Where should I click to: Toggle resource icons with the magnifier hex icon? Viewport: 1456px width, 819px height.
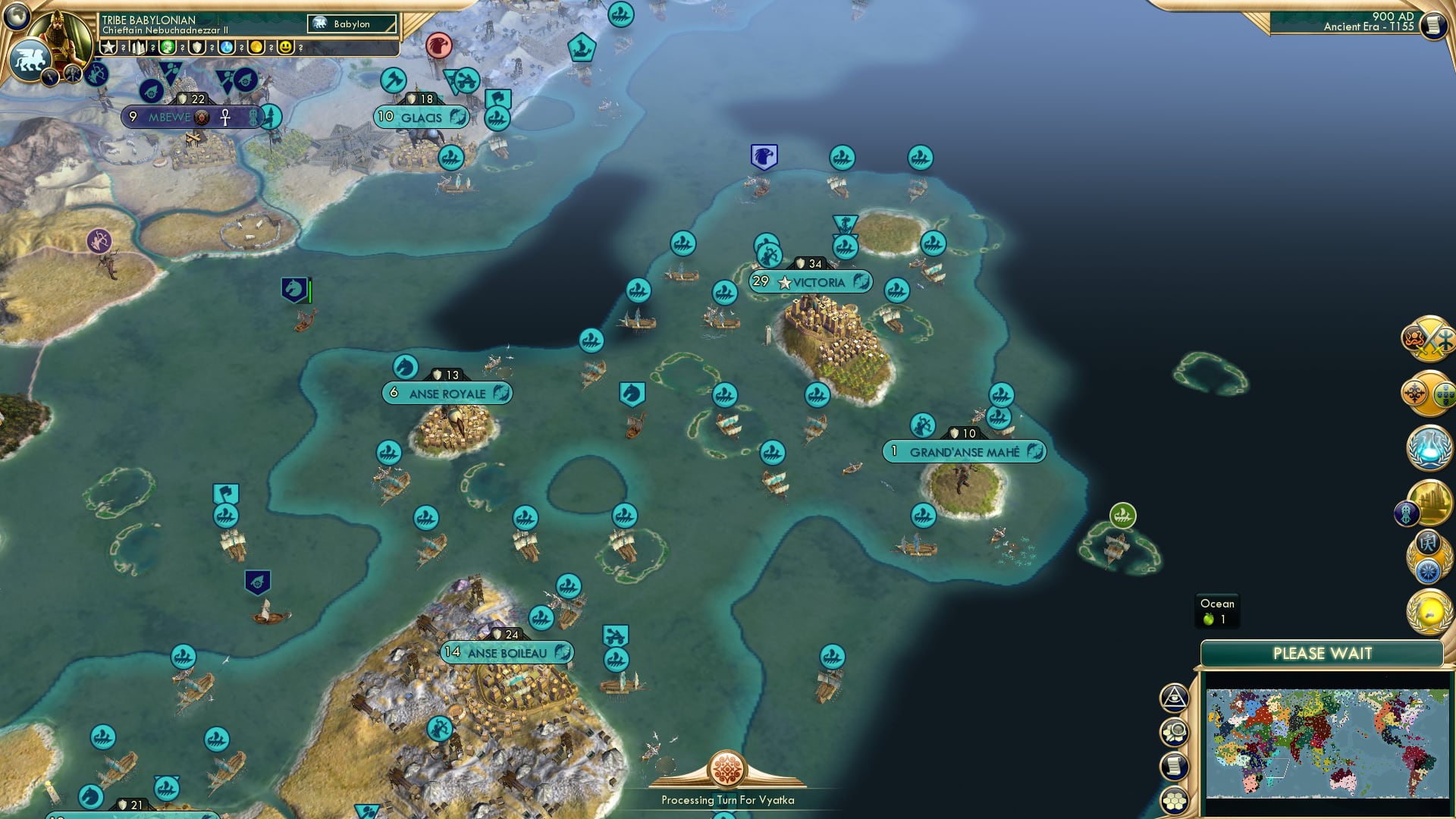coord(1175,732)
